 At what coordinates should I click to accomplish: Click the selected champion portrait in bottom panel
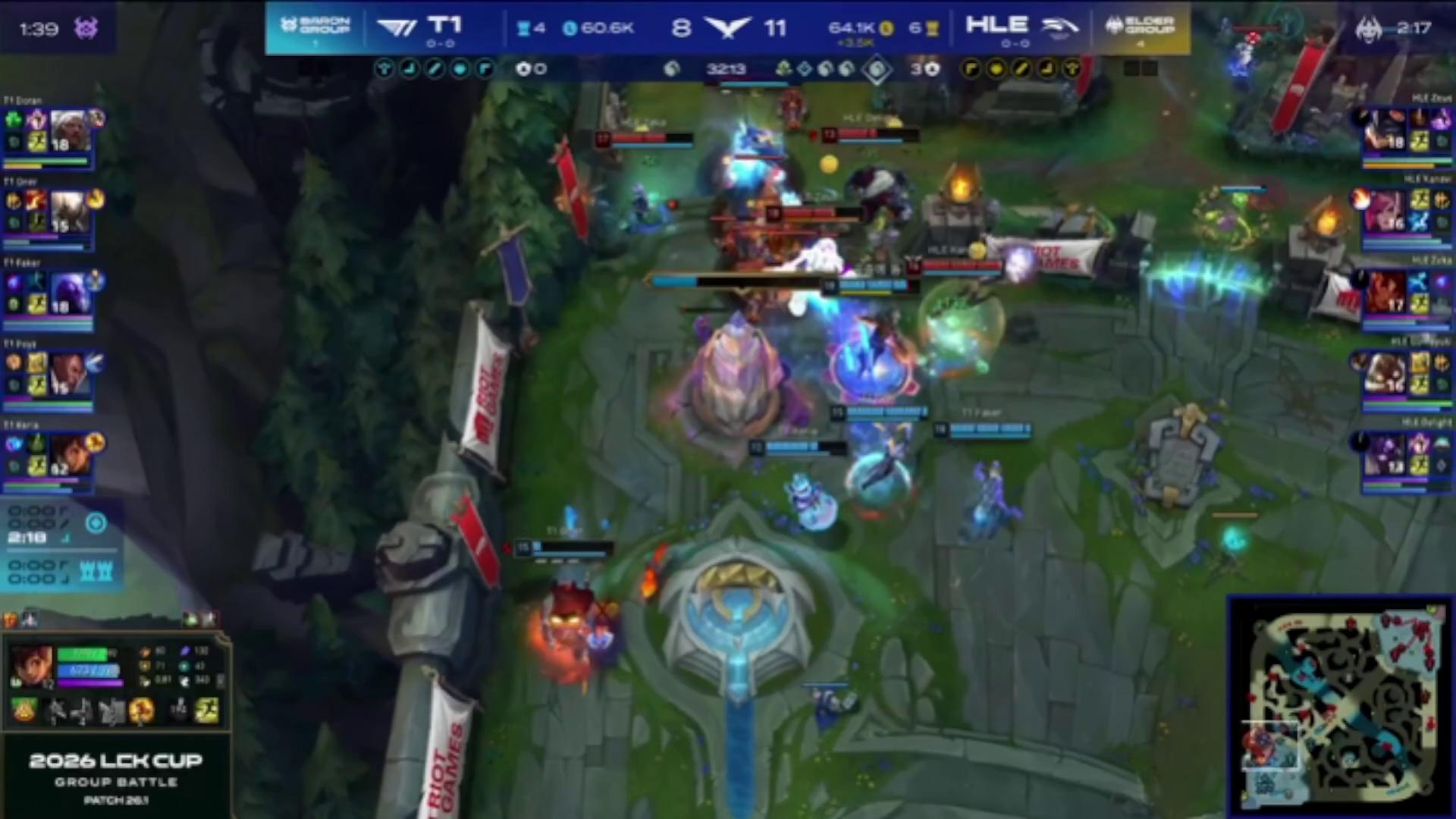coord(31,667)
